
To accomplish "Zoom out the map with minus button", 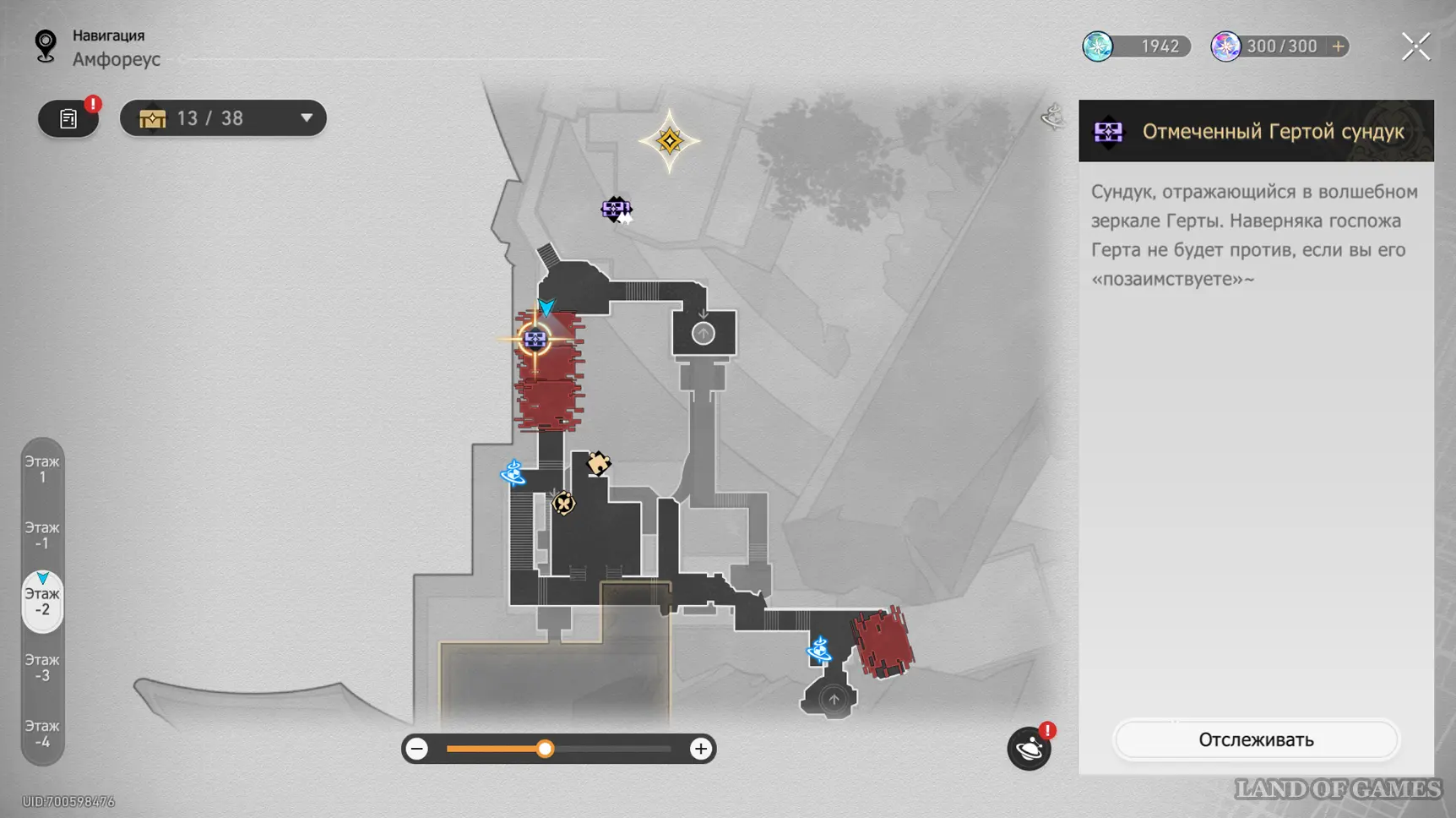I will tap(417, 749).
